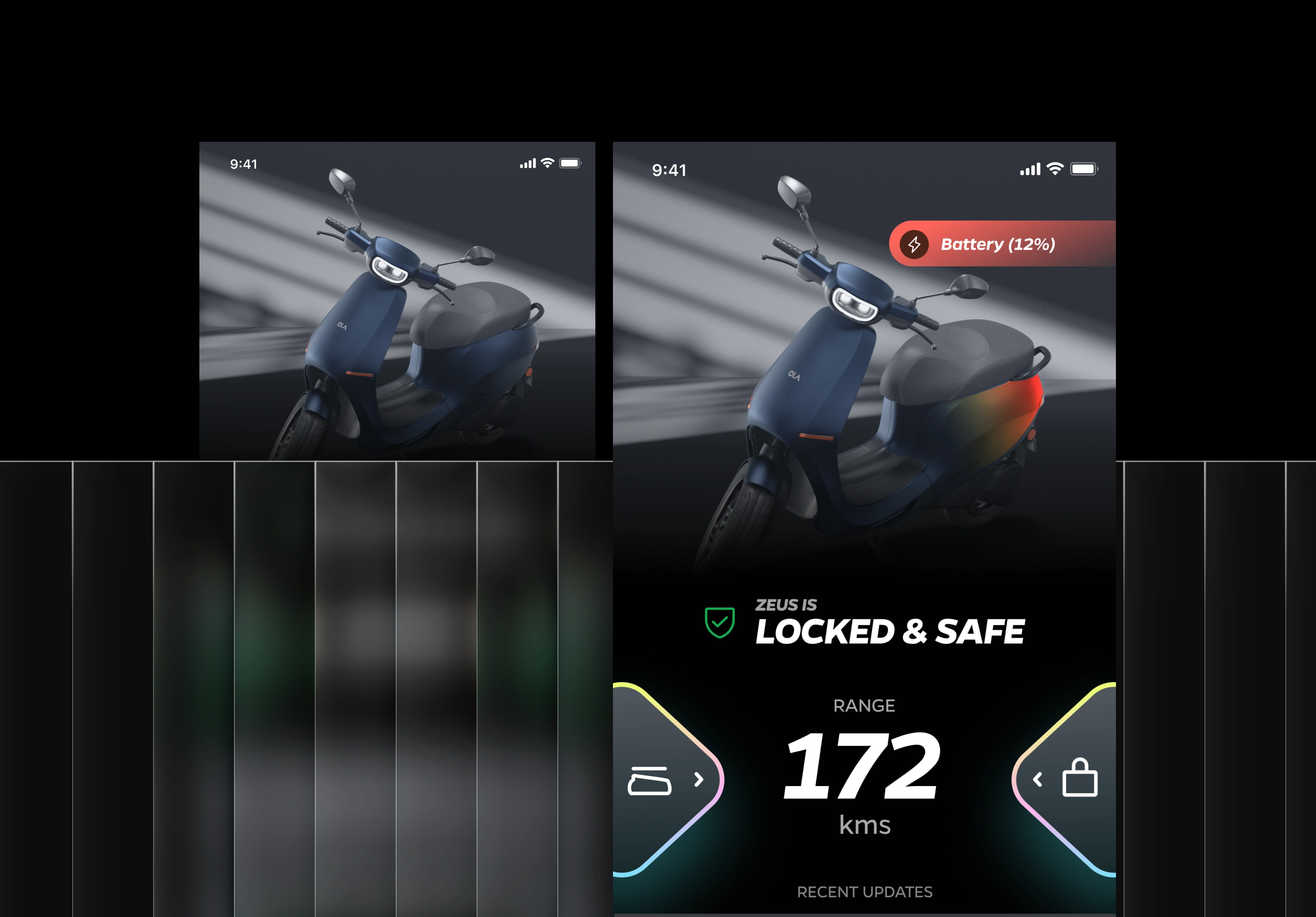
Task: Click the cellular signal bars icon
Action: [1029, 169]
